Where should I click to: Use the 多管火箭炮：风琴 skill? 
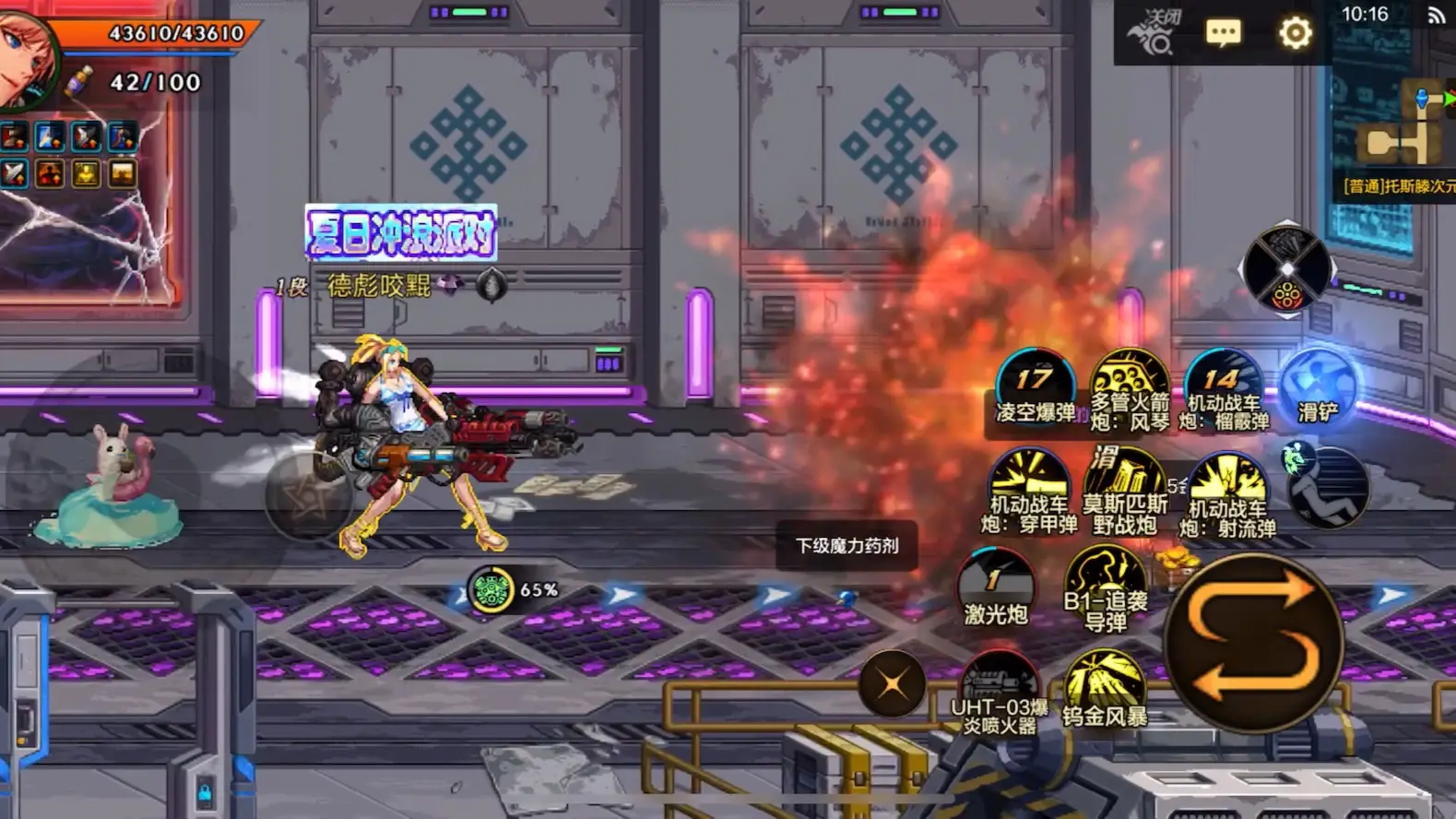point(1130,387)
